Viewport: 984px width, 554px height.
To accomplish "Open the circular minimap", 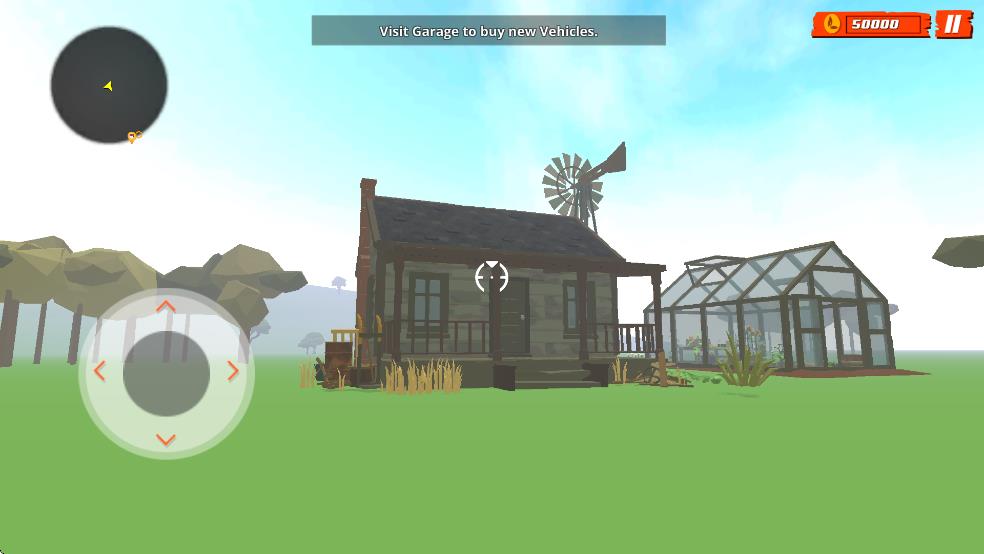I will click(x=109, y=85).
